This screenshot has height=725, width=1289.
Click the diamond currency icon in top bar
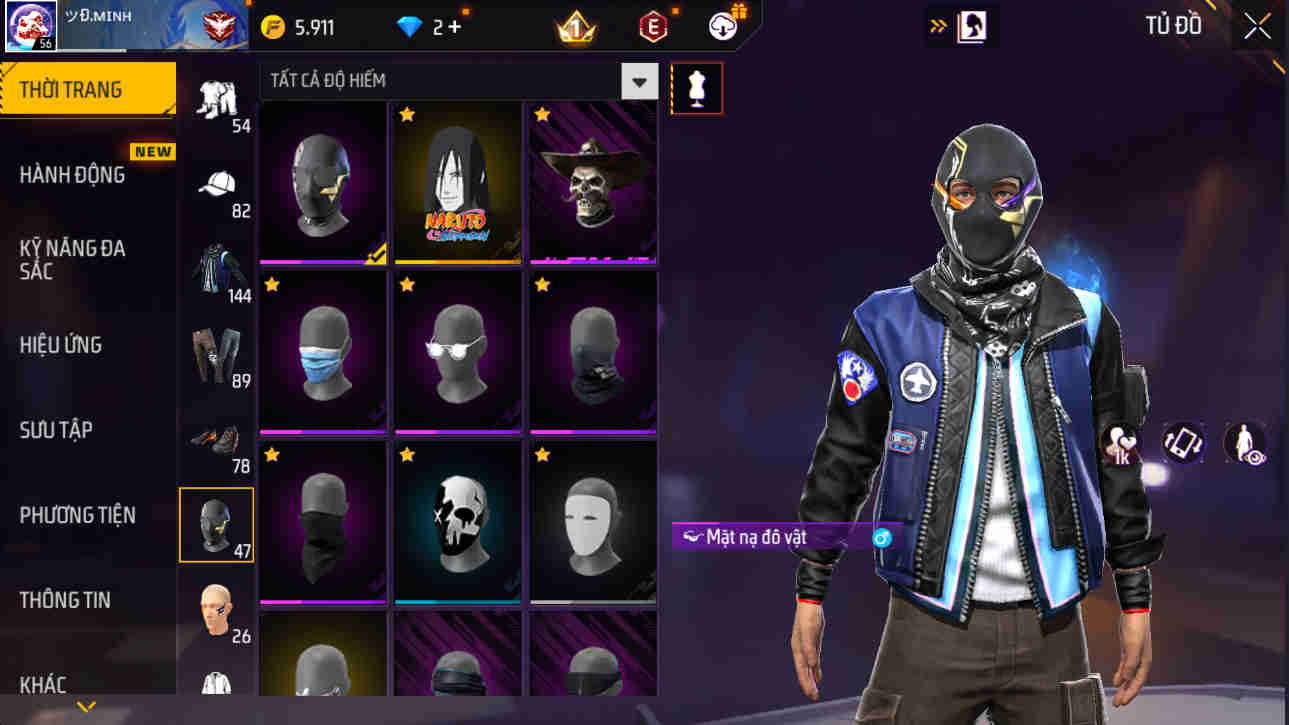coord(410,27)
